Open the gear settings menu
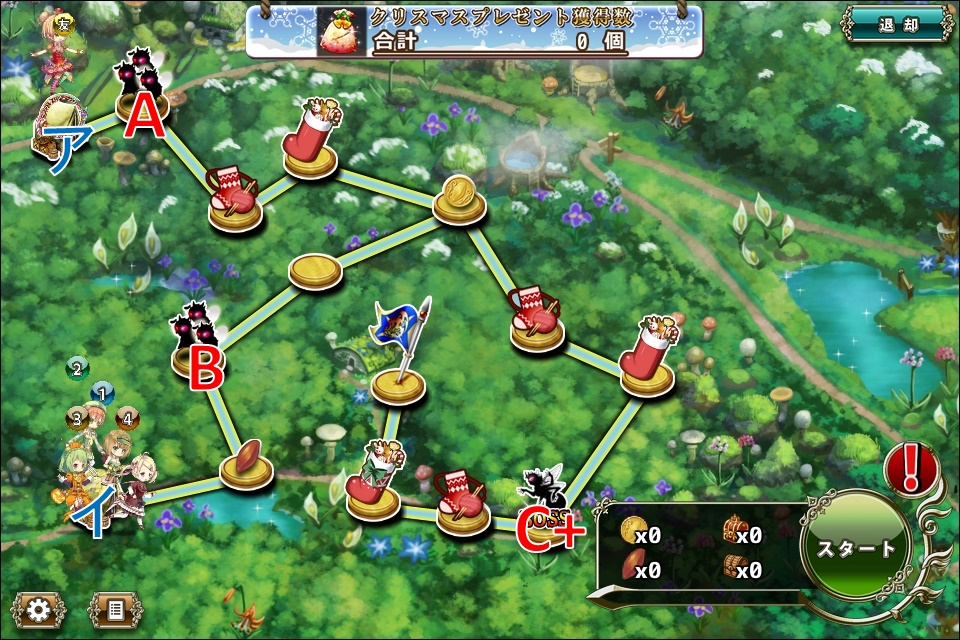Viewport: 960px width, 640px height. tap(39, 608)
